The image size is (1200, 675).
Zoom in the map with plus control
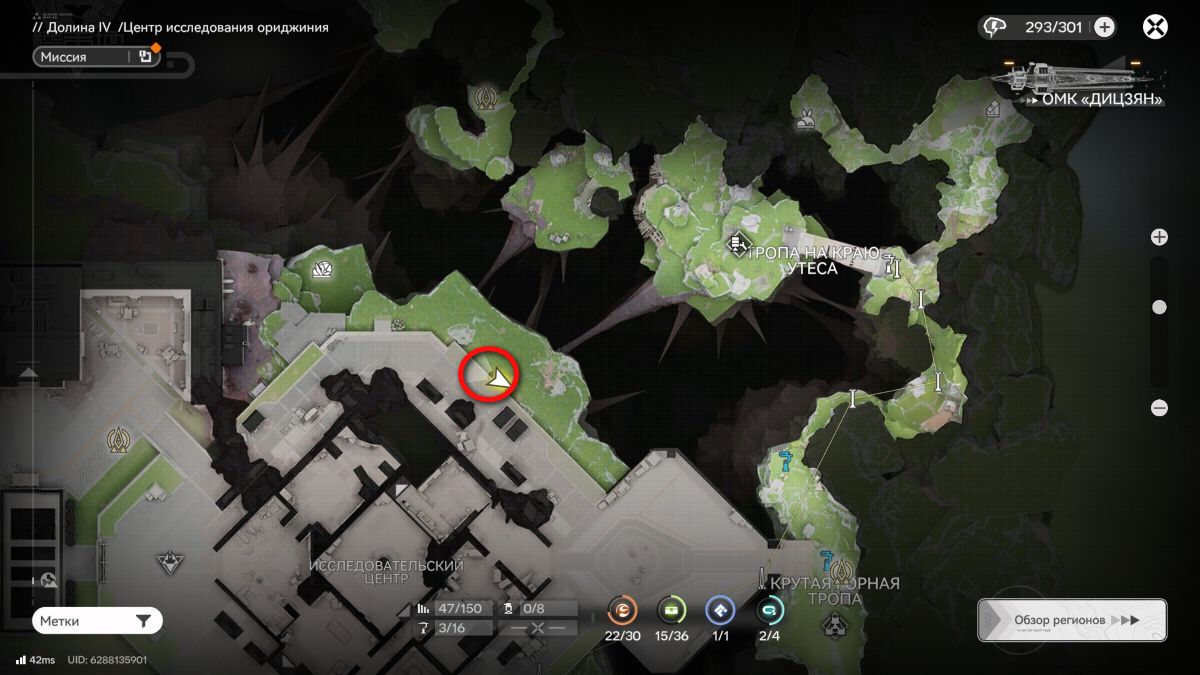1159,237
